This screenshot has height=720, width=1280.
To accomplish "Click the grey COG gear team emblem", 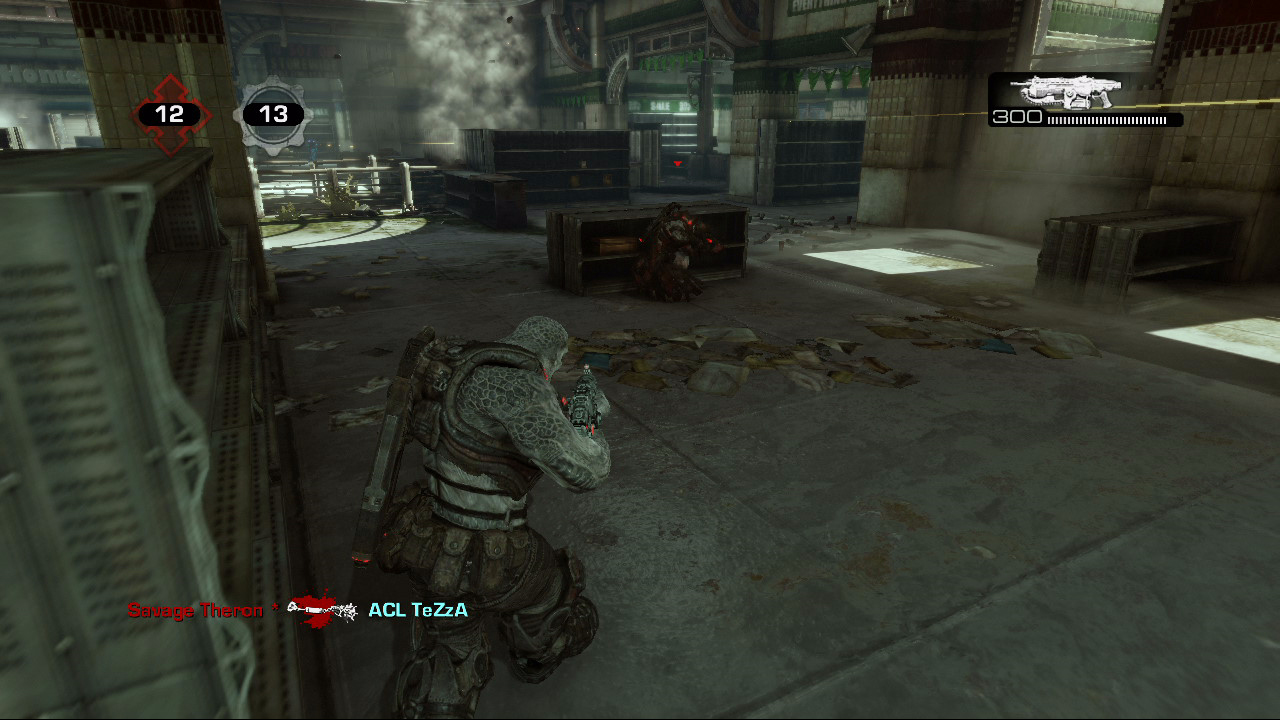I will 273,115.
